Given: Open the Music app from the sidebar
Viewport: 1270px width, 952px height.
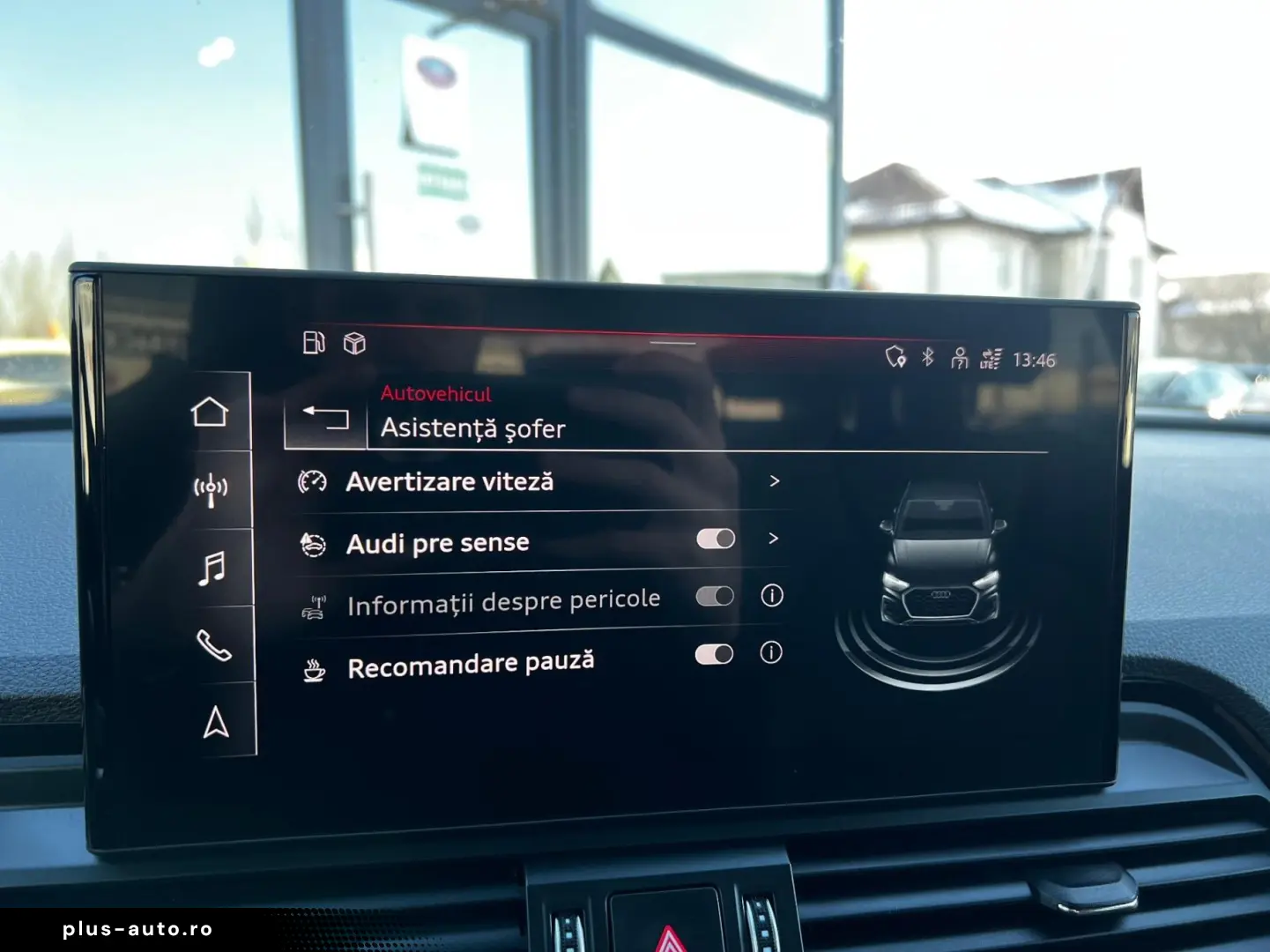Looking at the screenshot, I should 211,563.
